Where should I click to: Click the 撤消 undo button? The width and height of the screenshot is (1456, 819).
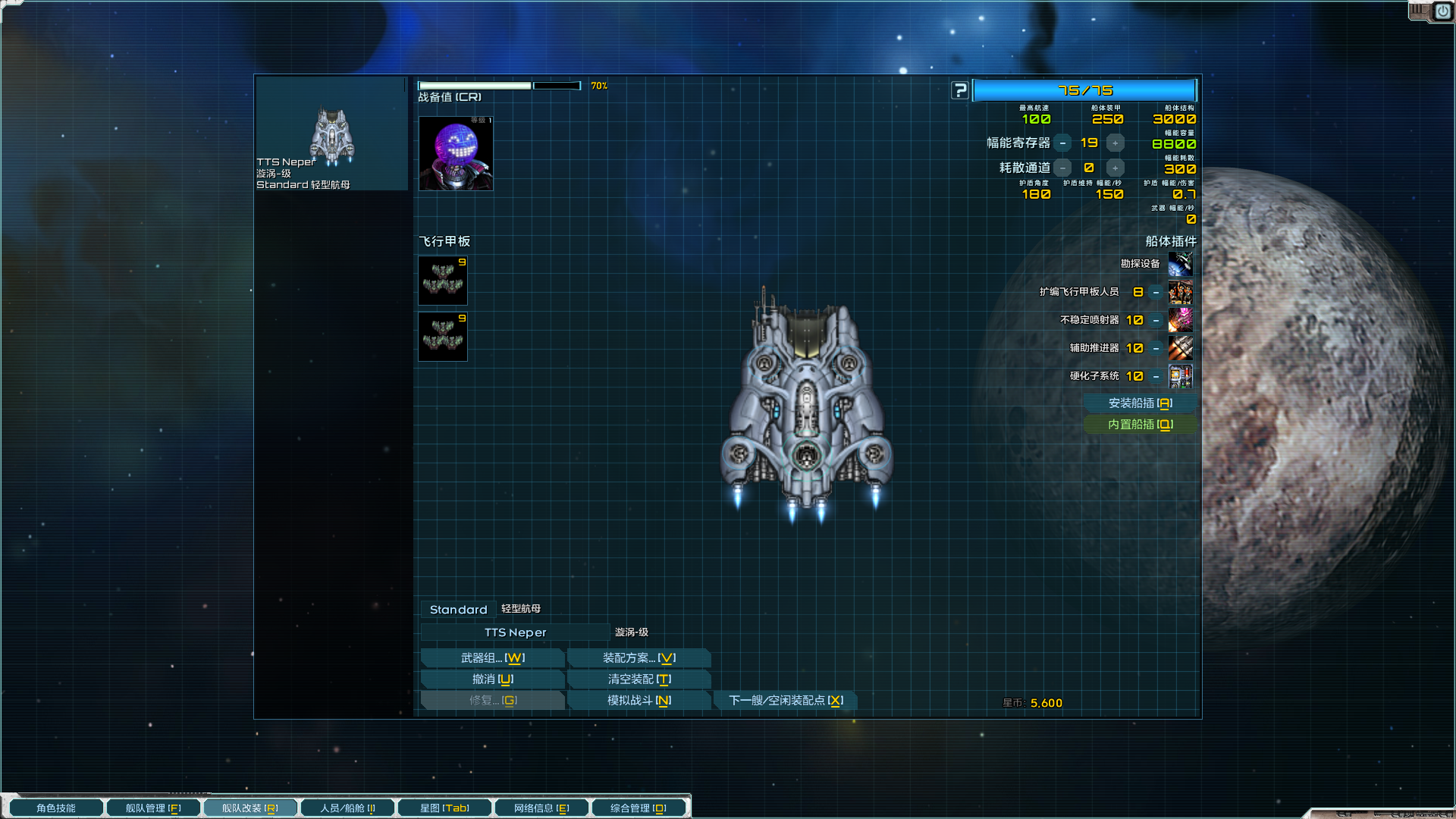tap(492, 679)
